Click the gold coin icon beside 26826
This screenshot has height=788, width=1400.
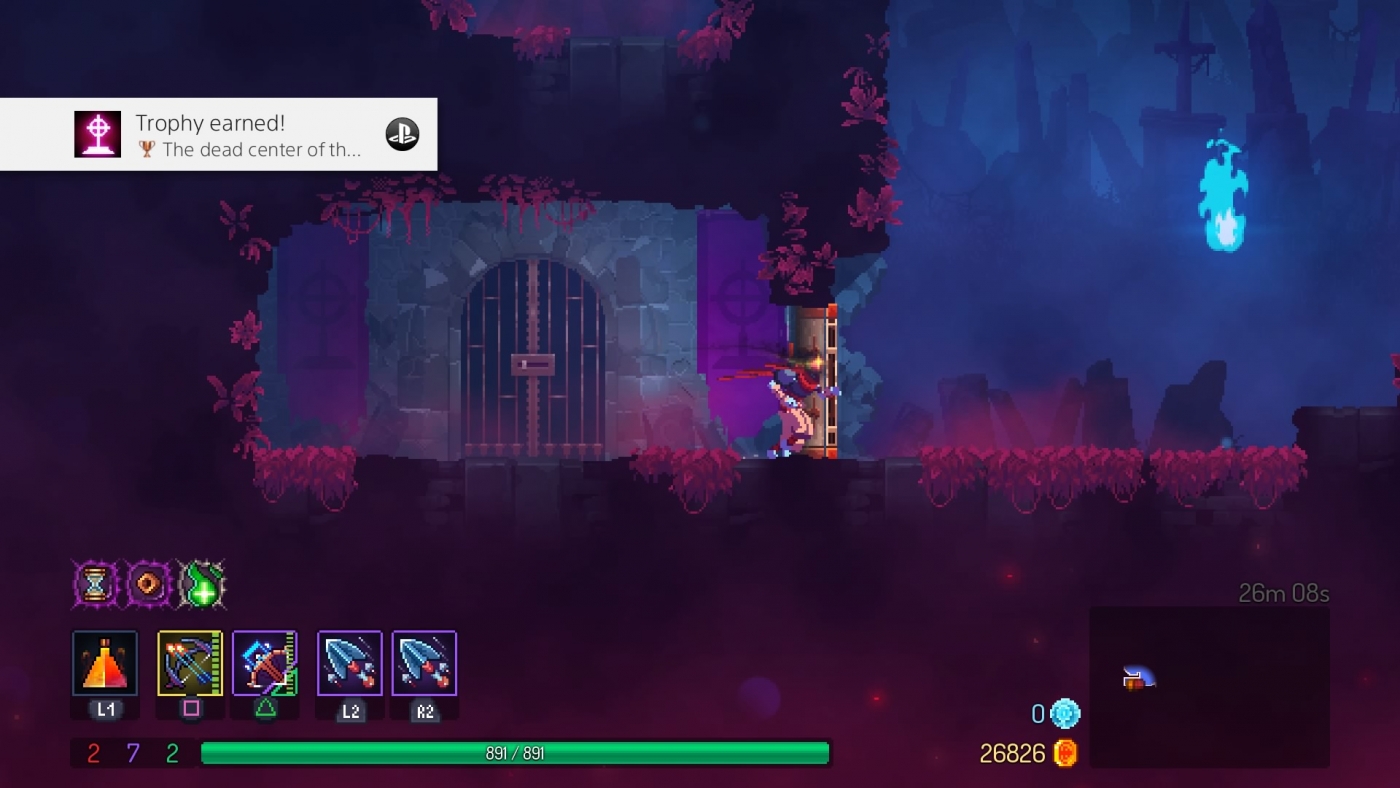pos(1063,754)
